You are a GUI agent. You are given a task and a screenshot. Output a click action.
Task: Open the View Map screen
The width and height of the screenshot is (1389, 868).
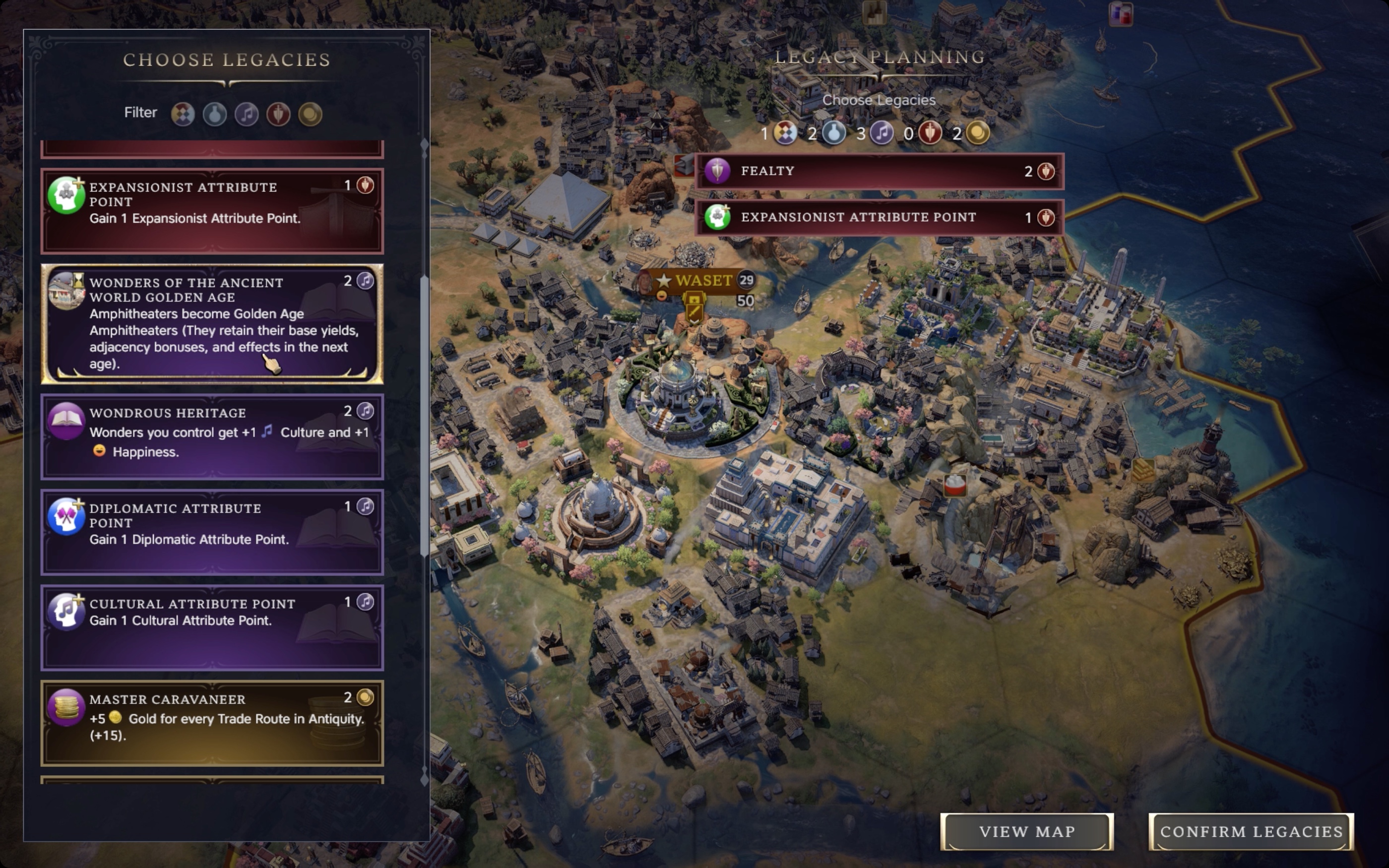pyautogui.click(x=1027, y=831)
